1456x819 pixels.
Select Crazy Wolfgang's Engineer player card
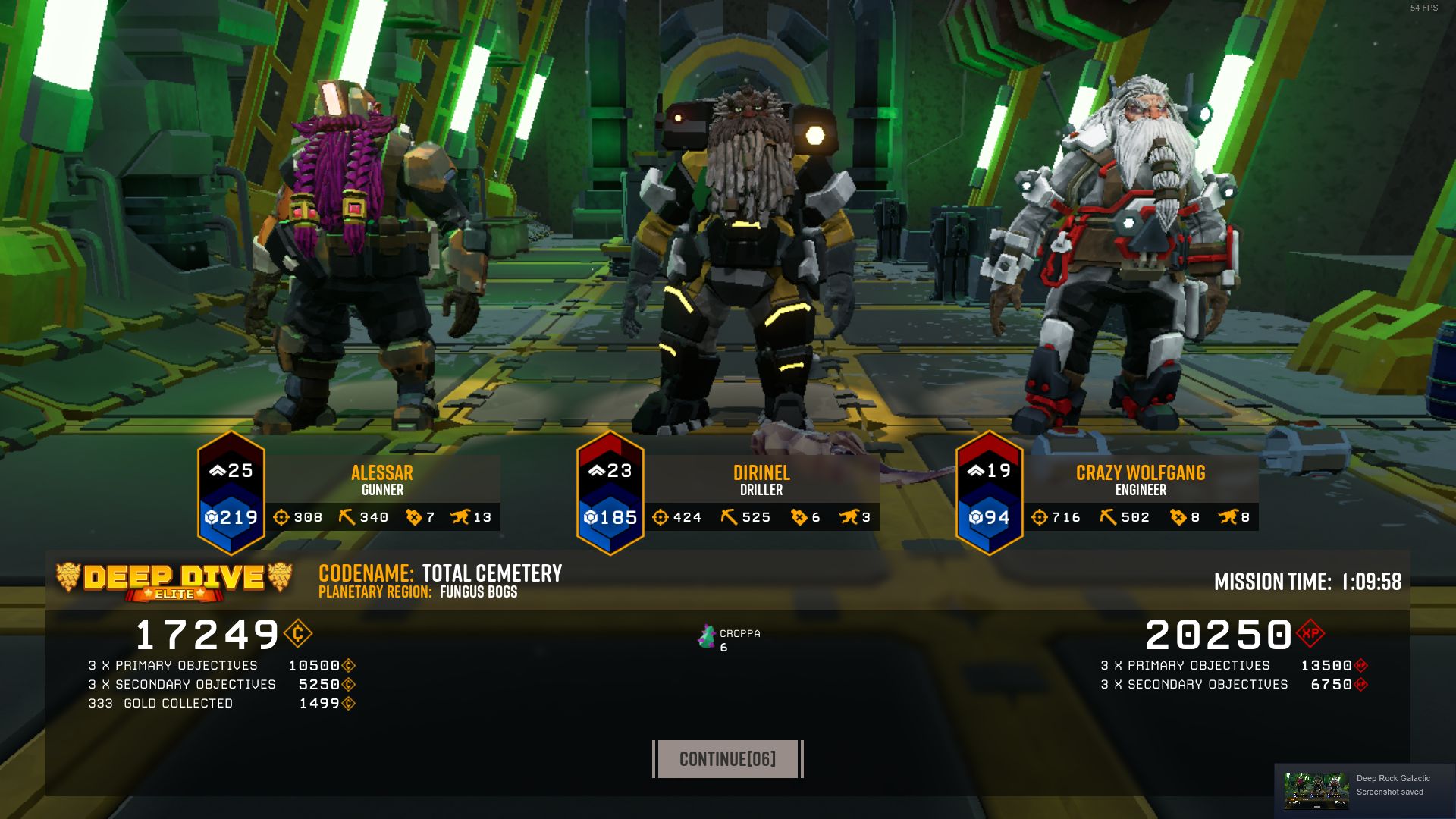pos(1140,481)
